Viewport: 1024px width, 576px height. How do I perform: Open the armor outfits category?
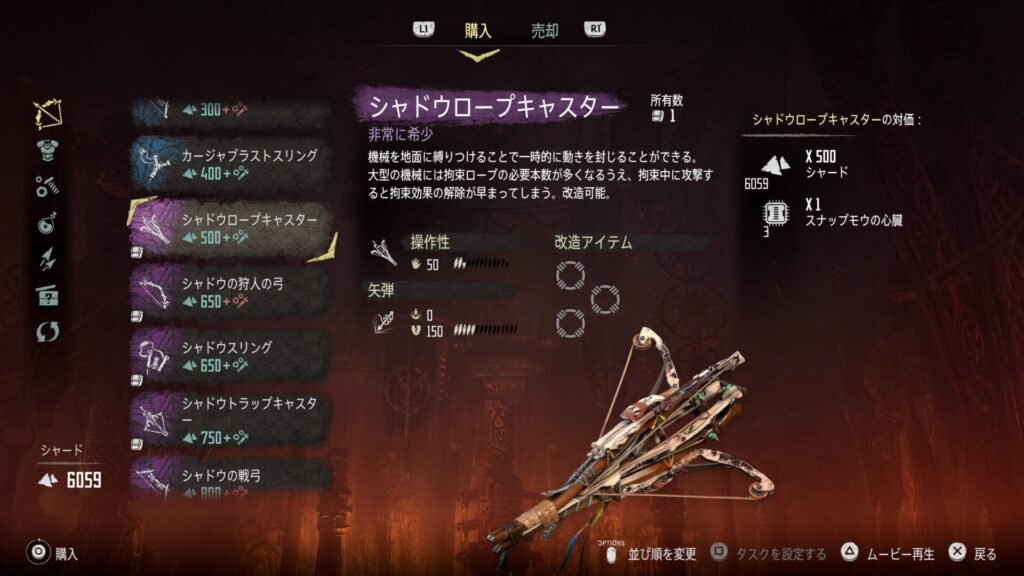[x=47, y=150]
